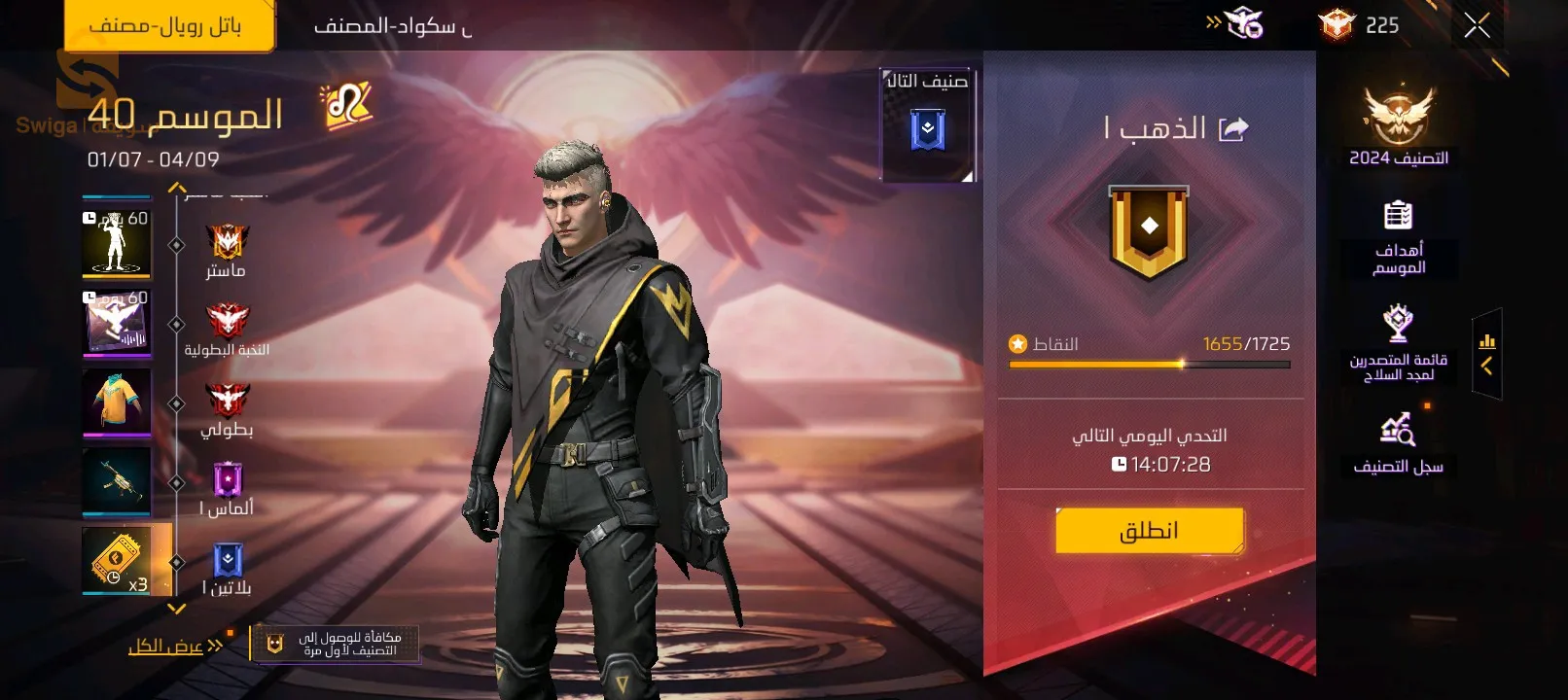Select the rifle weapon reward slot
The image size is (1568, 700).
(x=117, y=479)
